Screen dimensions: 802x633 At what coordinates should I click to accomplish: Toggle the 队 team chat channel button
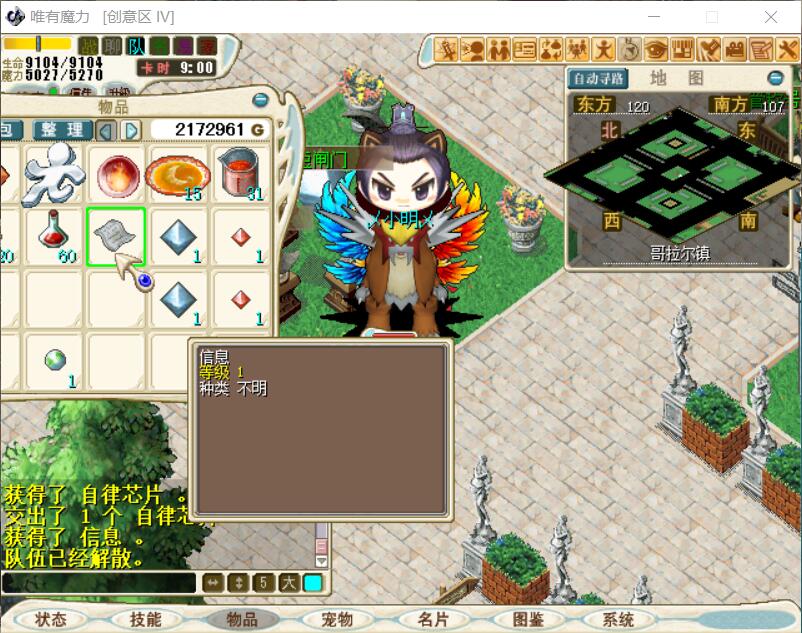click(137, 46)
